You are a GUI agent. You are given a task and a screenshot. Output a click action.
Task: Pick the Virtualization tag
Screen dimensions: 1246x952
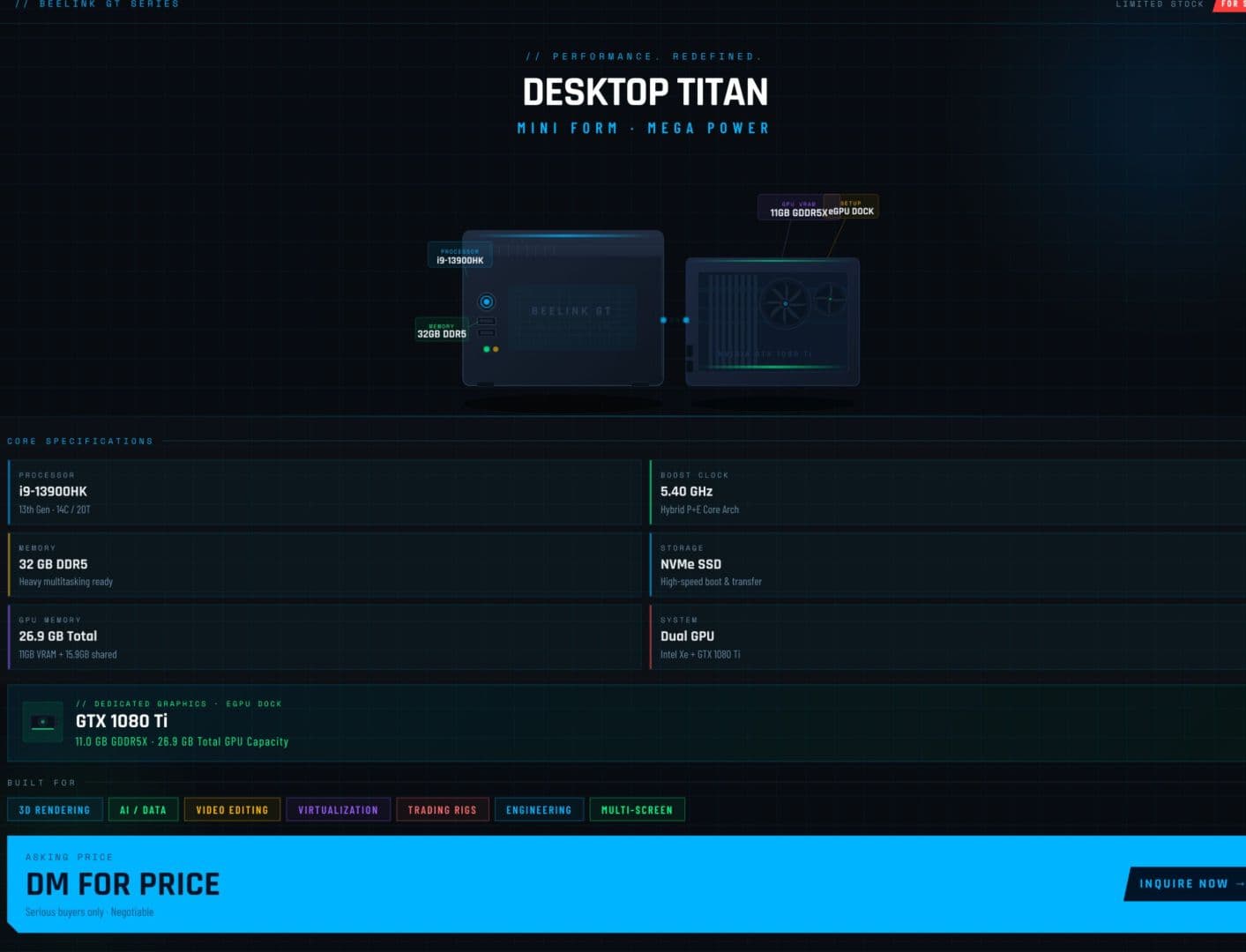click(338, 810)
